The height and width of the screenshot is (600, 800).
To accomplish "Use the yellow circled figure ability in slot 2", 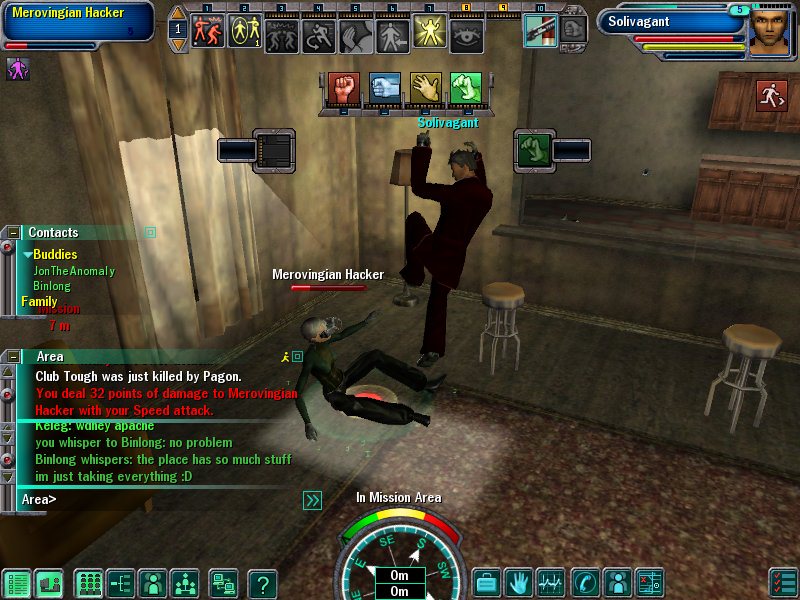I will pyautogui.click(x=244, y=31).
